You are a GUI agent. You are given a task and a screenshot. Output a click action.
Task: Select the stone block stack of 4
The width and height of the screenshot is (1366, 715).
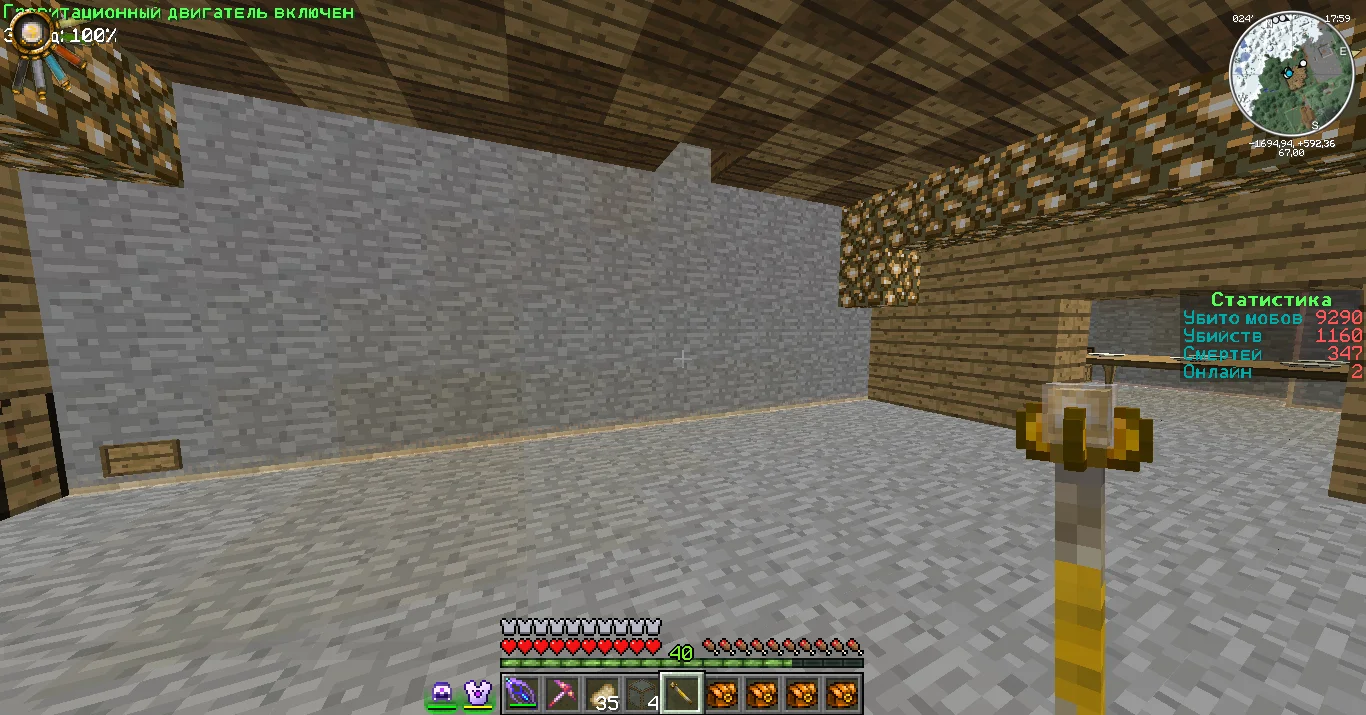(641, 692)
